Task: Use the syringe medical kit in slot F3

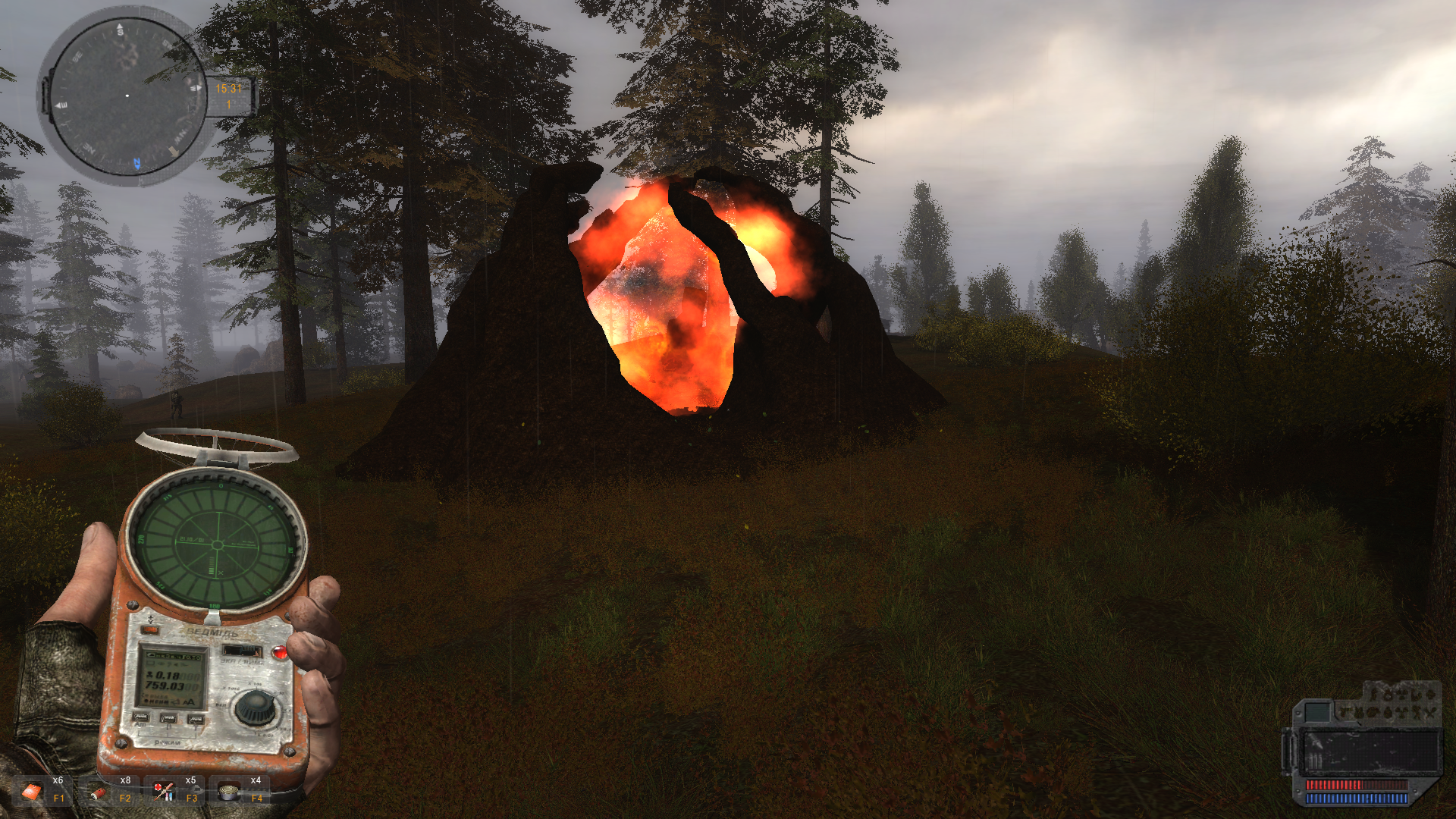Action: [x=163, y=792]
